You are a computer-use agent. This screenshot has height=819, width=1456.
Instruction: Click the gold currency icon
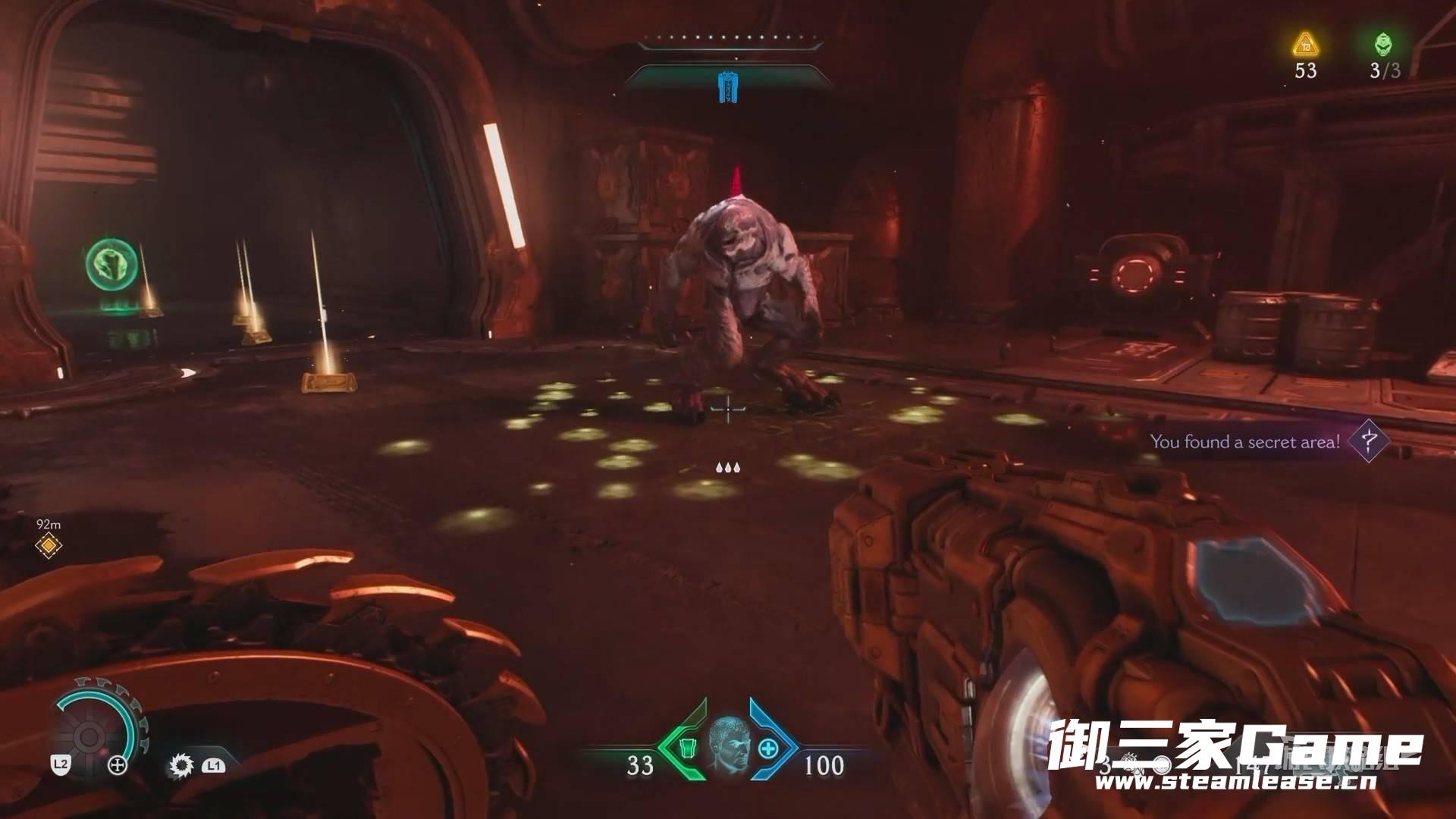tap(1305, 45)
